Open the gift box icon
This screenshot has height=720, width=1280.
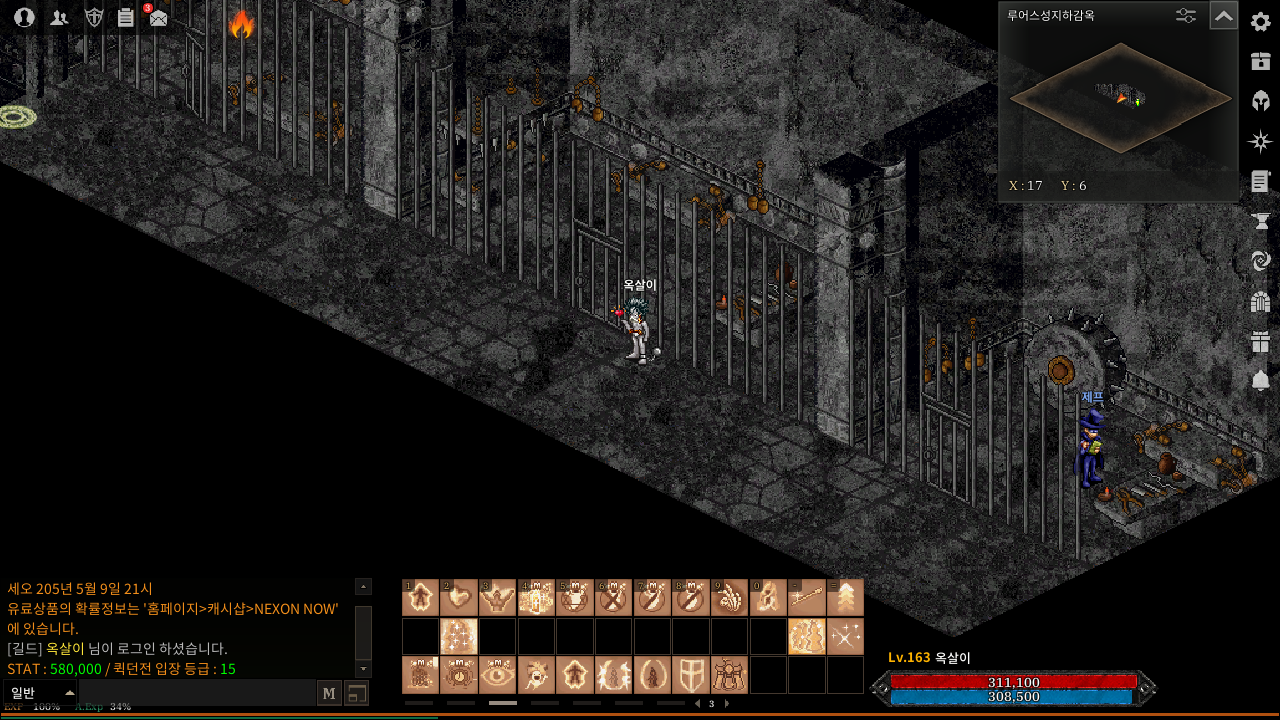coord(1260,341)
